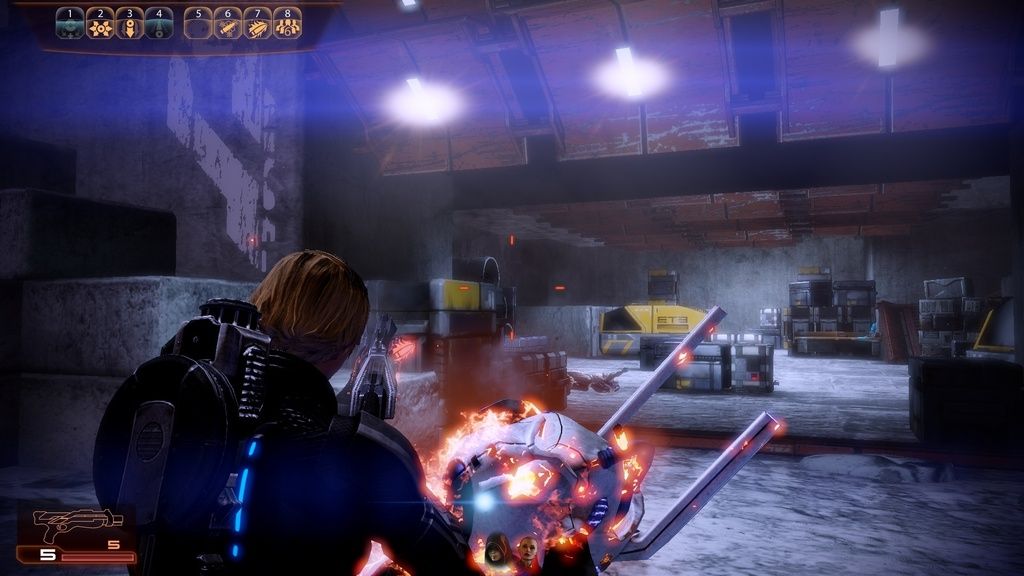Click the shotgun weapon icon
Image resolution: width=1024 pixels, height=576 pixels.
tap(63, 523)
